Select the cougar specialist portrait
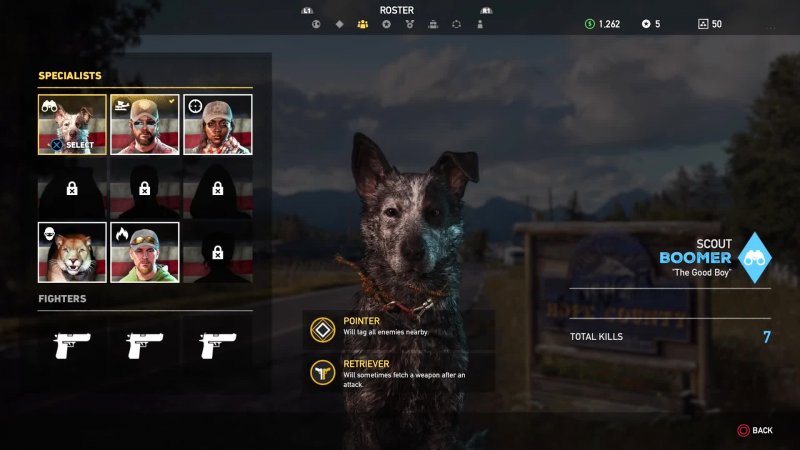The height and width of the screenshot is (450, 800). [x=72, y=252]
